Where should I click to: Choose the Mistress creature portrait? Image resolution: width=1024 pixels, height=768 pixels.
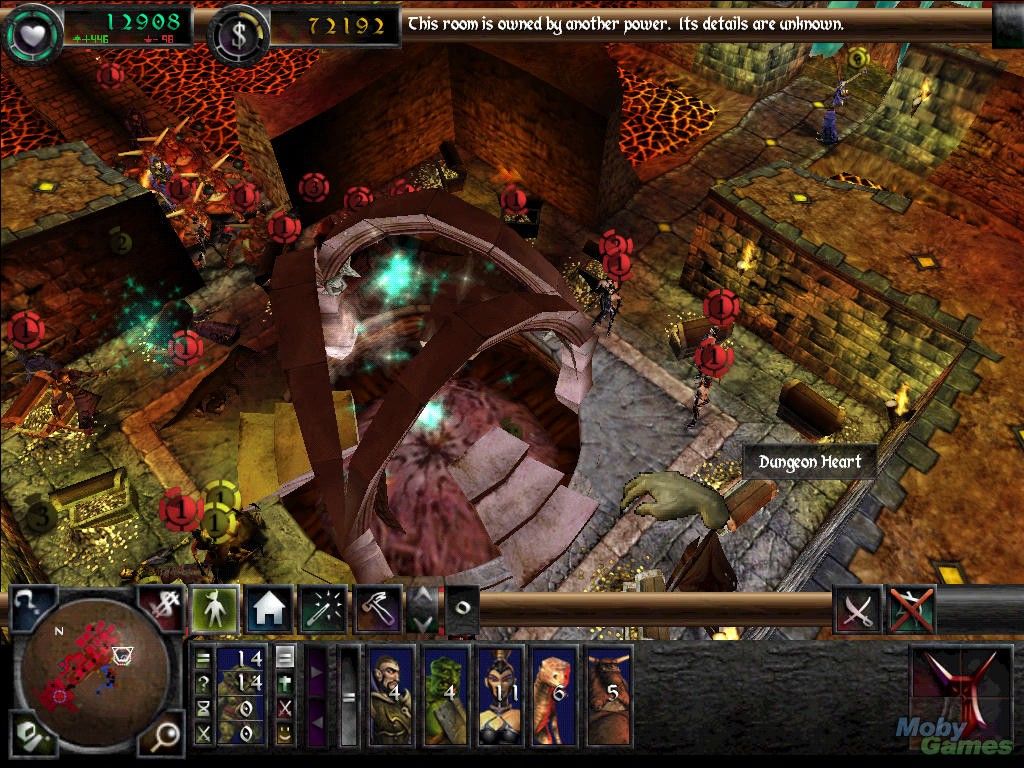pos(500,696)
